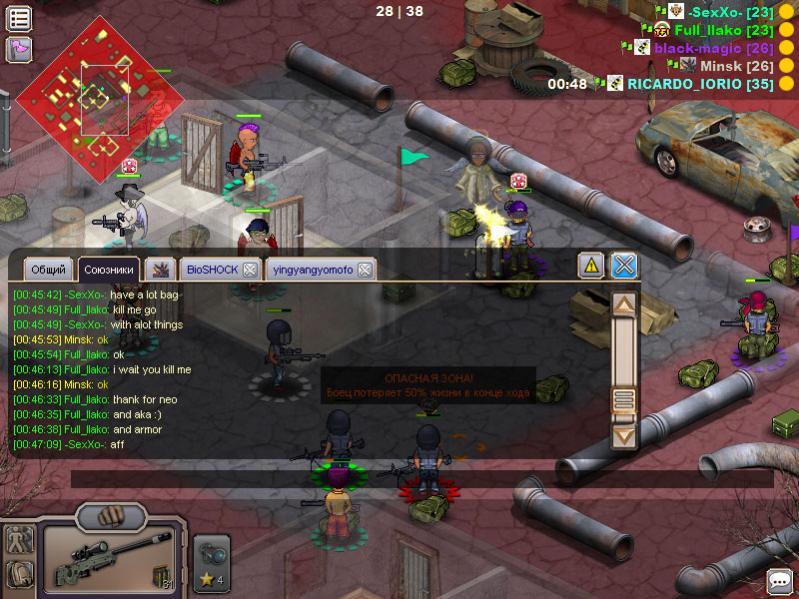Use the grenade item slot
This screenshot has height=599, width=799.
(x=212, y=554)
